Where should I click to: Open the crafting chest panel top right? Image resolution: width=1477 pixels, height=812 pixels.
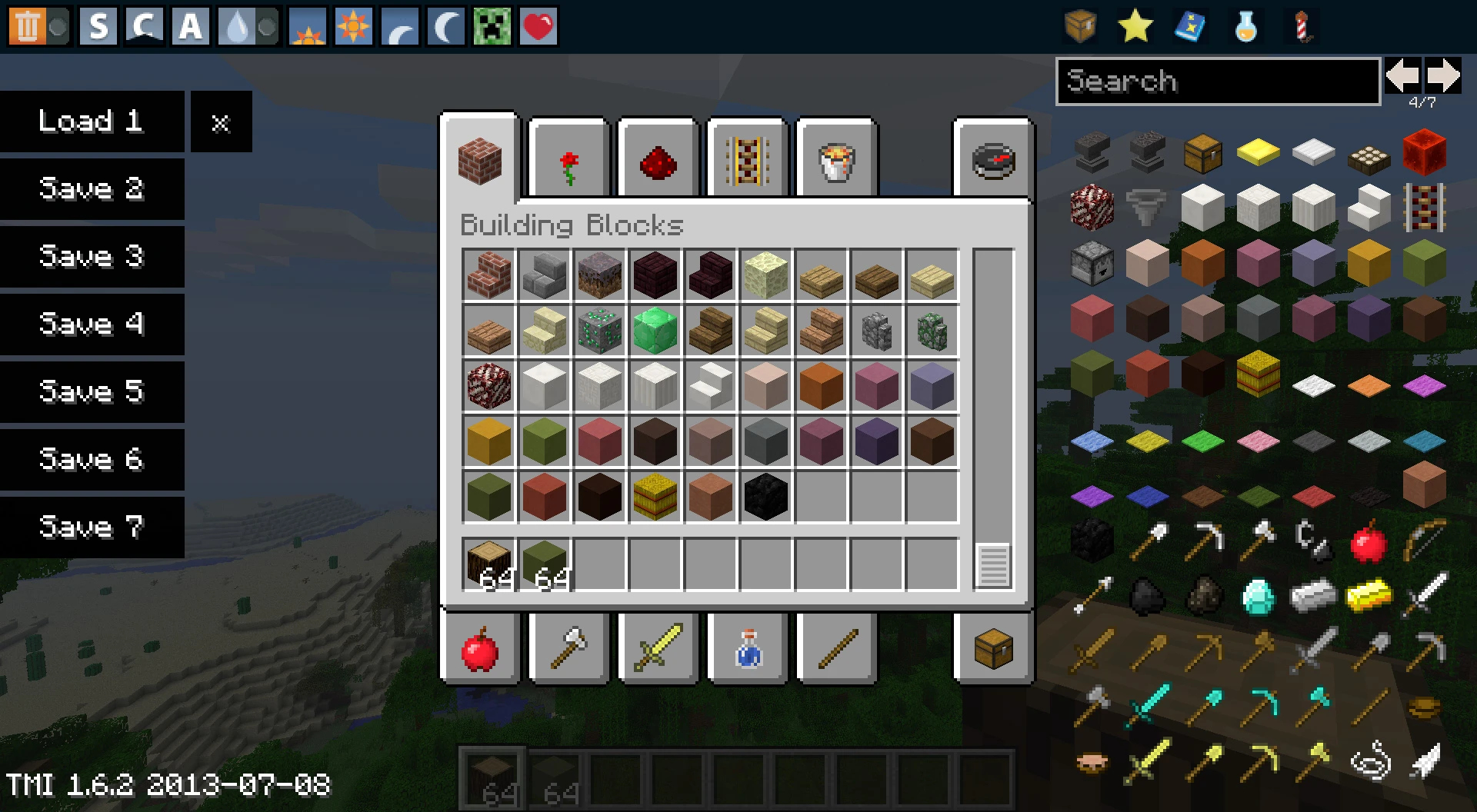click(1081, 25)
